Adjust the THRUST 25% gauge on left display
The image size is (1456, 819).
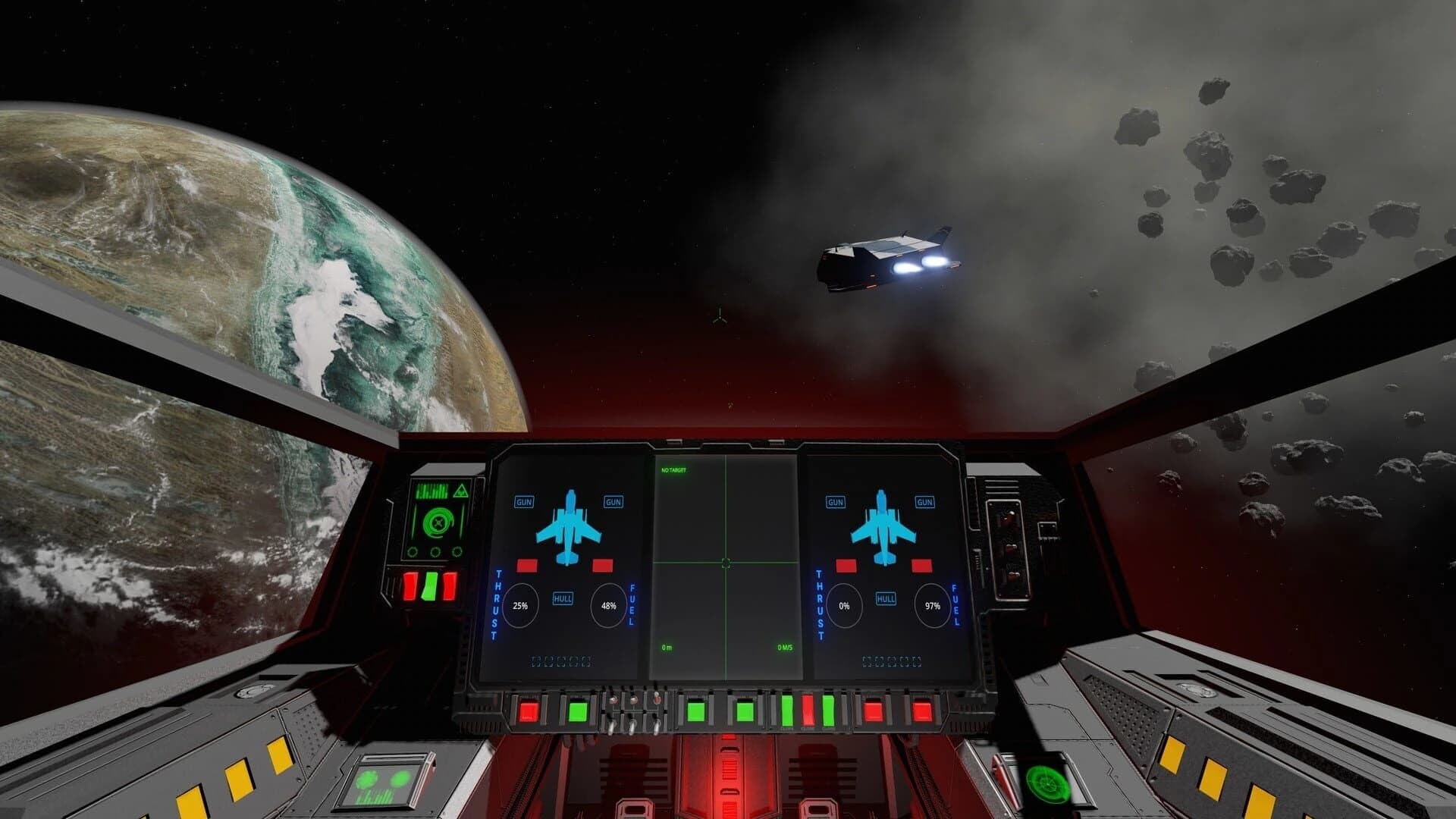[x=520, y=606]
